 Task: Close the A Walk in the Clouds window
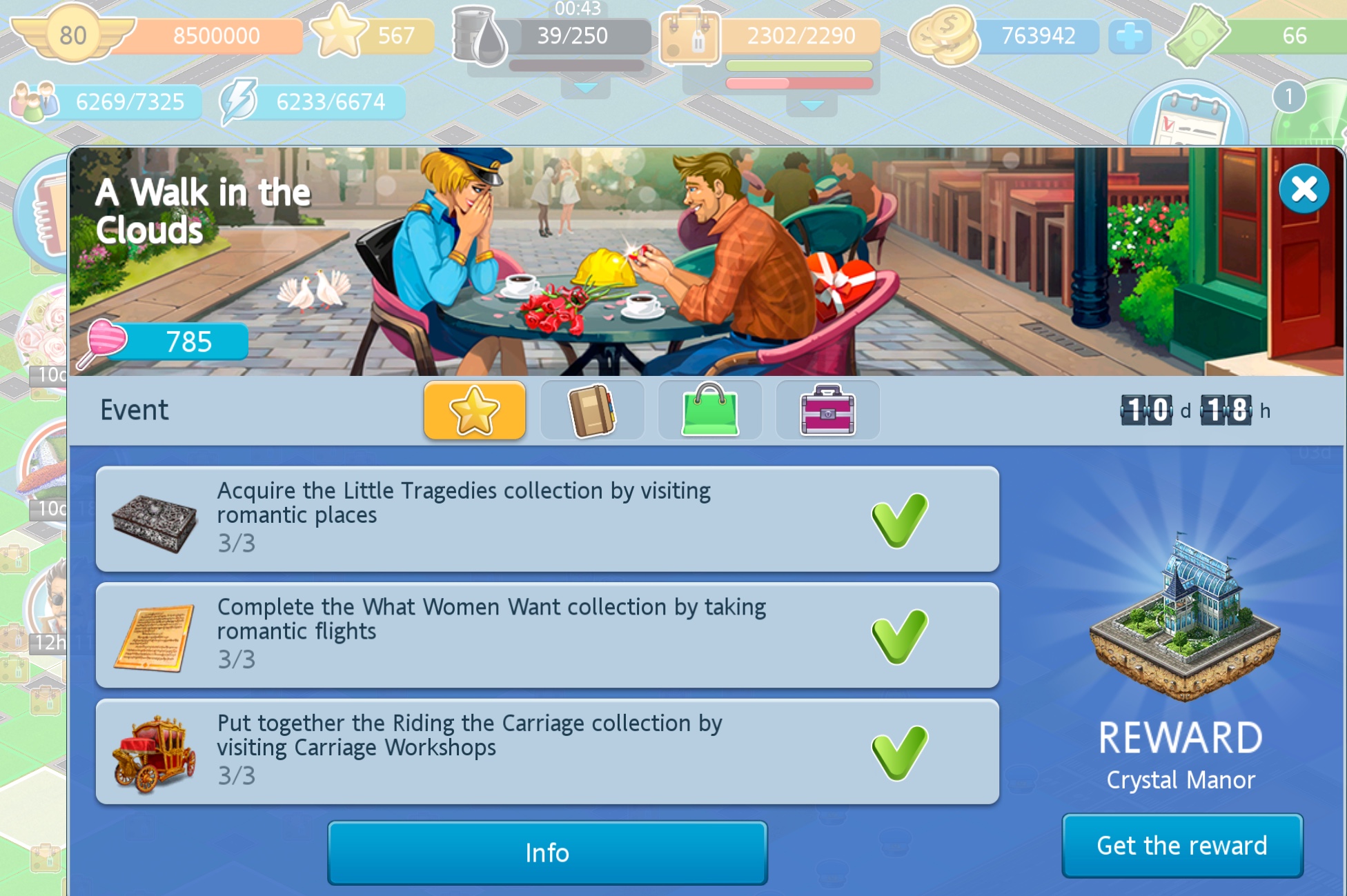click(1303, 189)
